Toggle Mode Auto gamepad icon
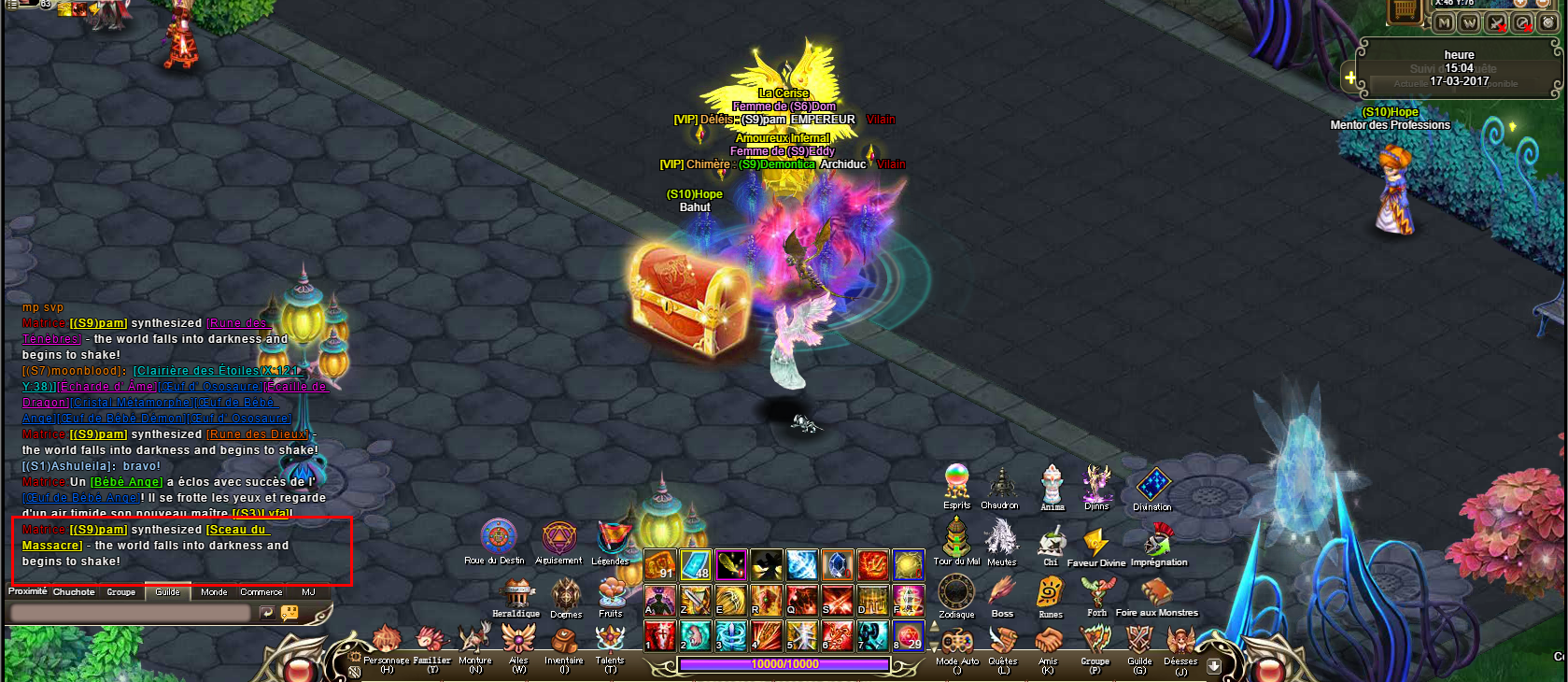This screenshot has height=682, width=1568. point(957,643)
